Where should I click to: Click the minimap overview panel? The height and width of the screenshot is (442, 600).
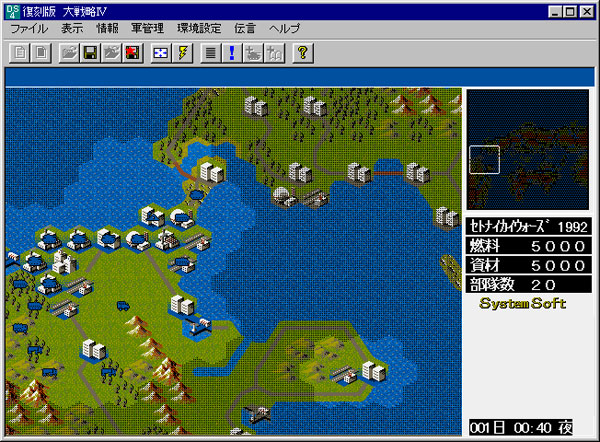tap(529, 149)
